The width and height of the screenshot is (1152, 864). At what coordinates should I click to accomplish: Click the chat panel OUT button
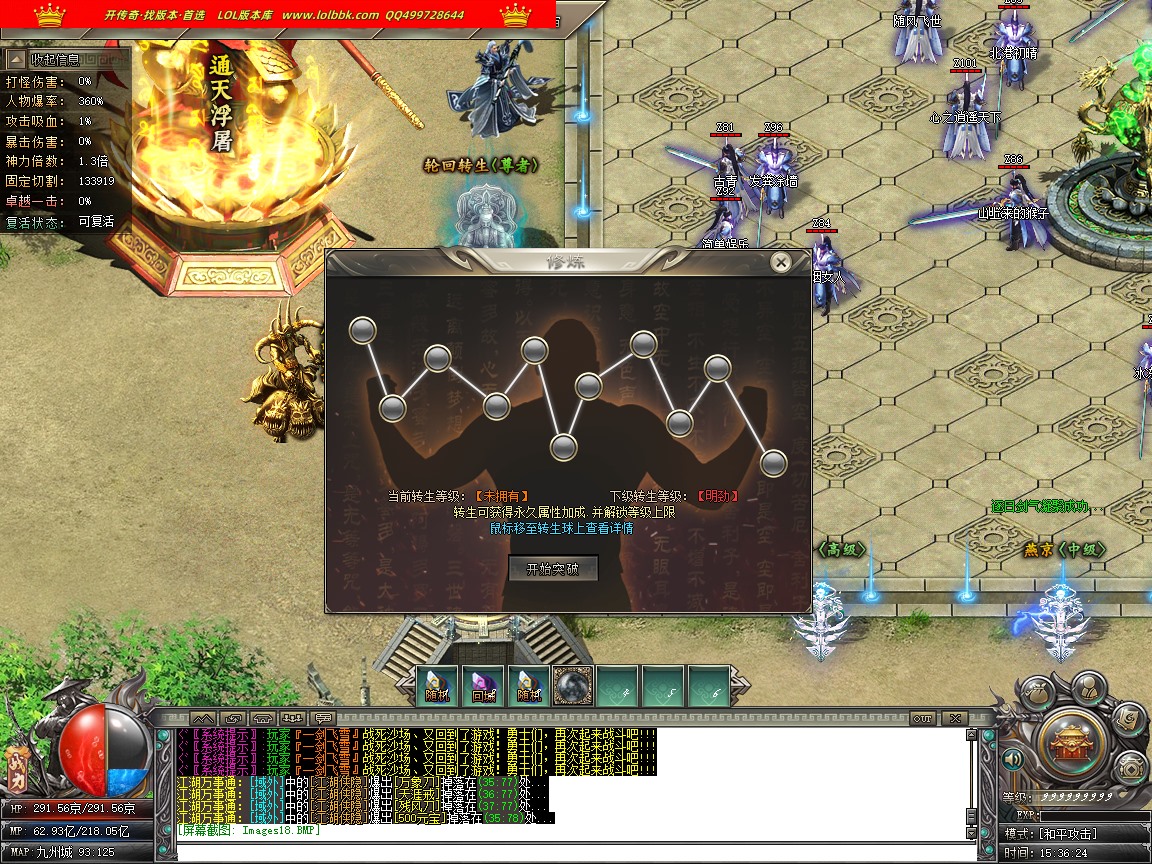922,718
